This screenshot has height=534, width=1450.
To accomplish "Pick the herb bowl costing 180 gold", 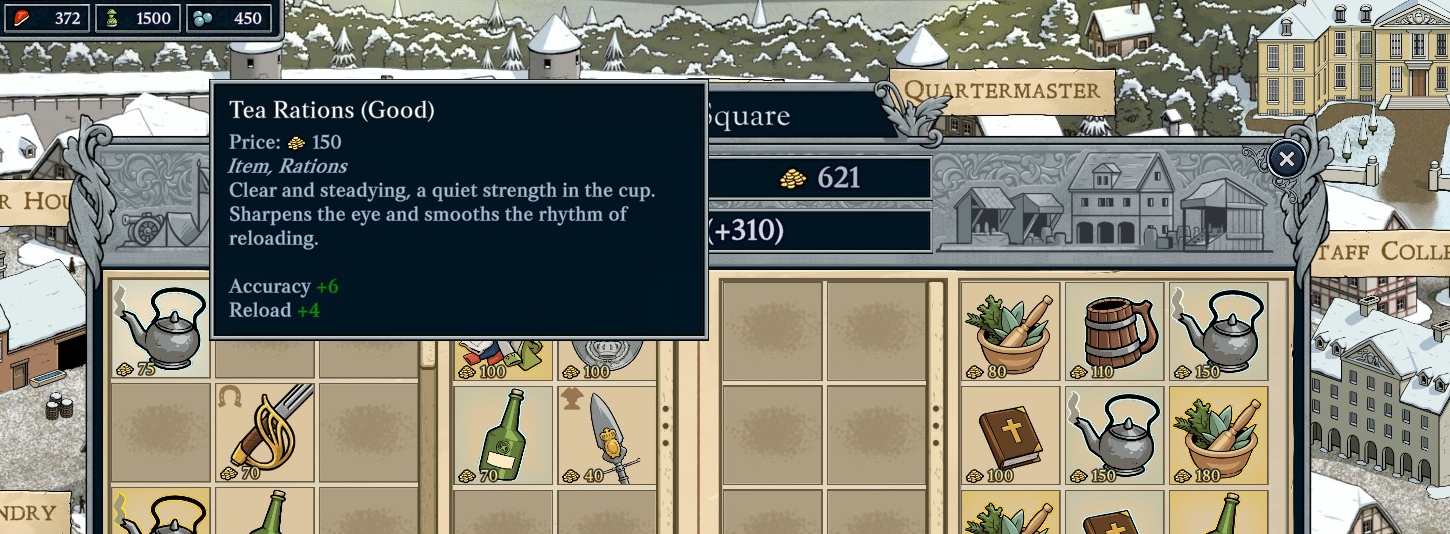I will 1218,436.
